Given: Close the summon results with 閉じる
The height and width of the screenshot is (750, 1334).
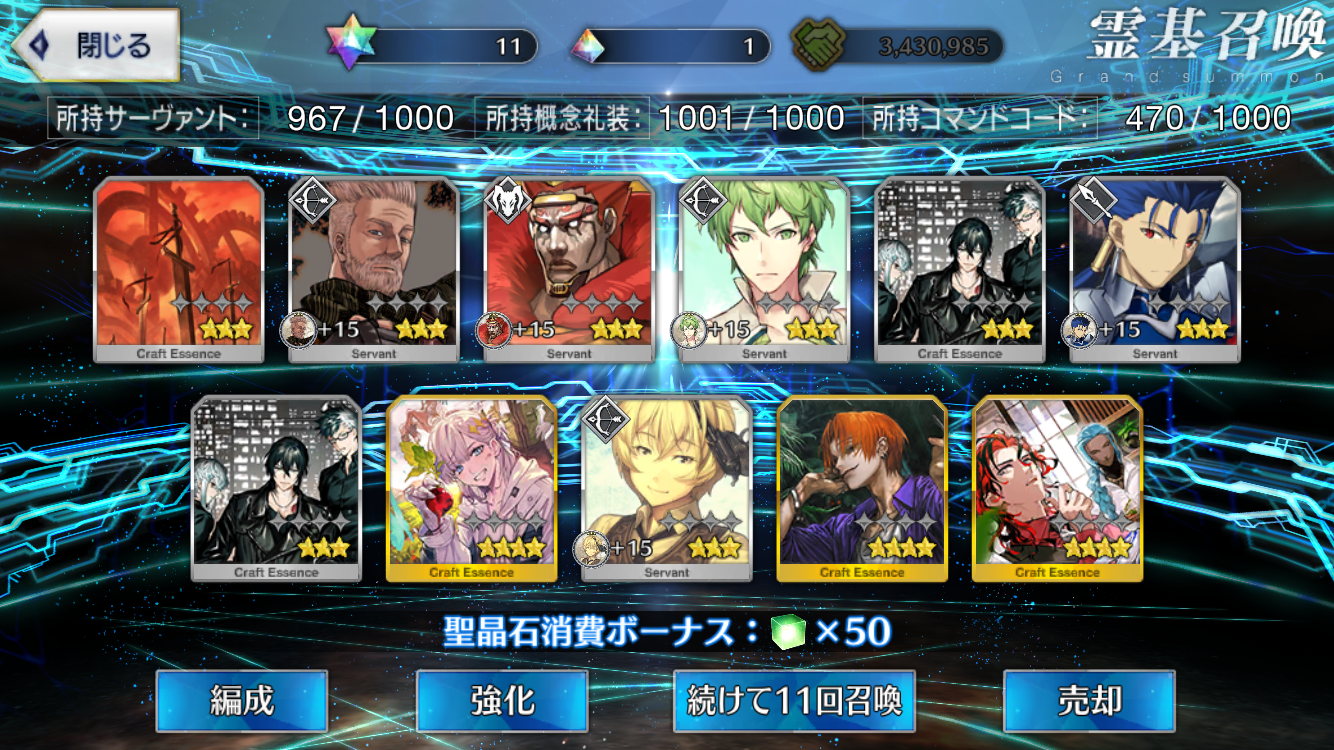Looking at the screenshot, I should click(x=97, y=46).
